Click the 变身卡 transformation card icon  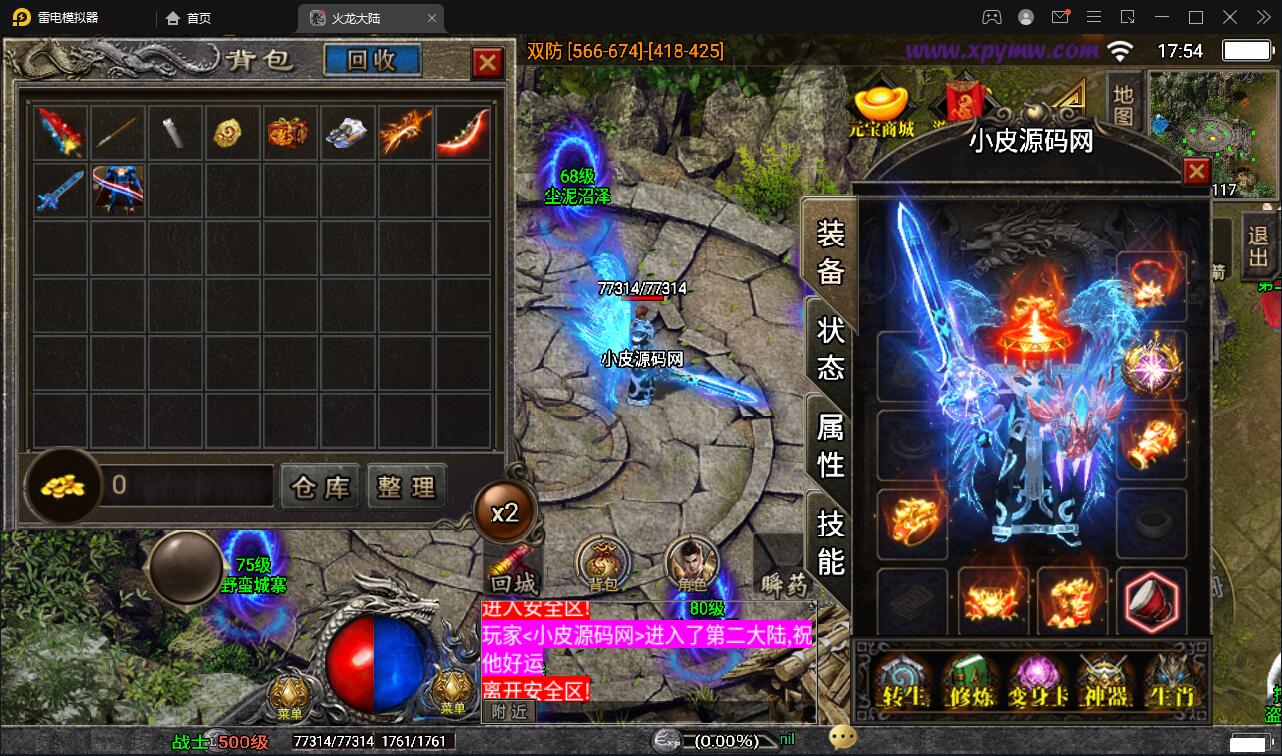point(1038,682)
